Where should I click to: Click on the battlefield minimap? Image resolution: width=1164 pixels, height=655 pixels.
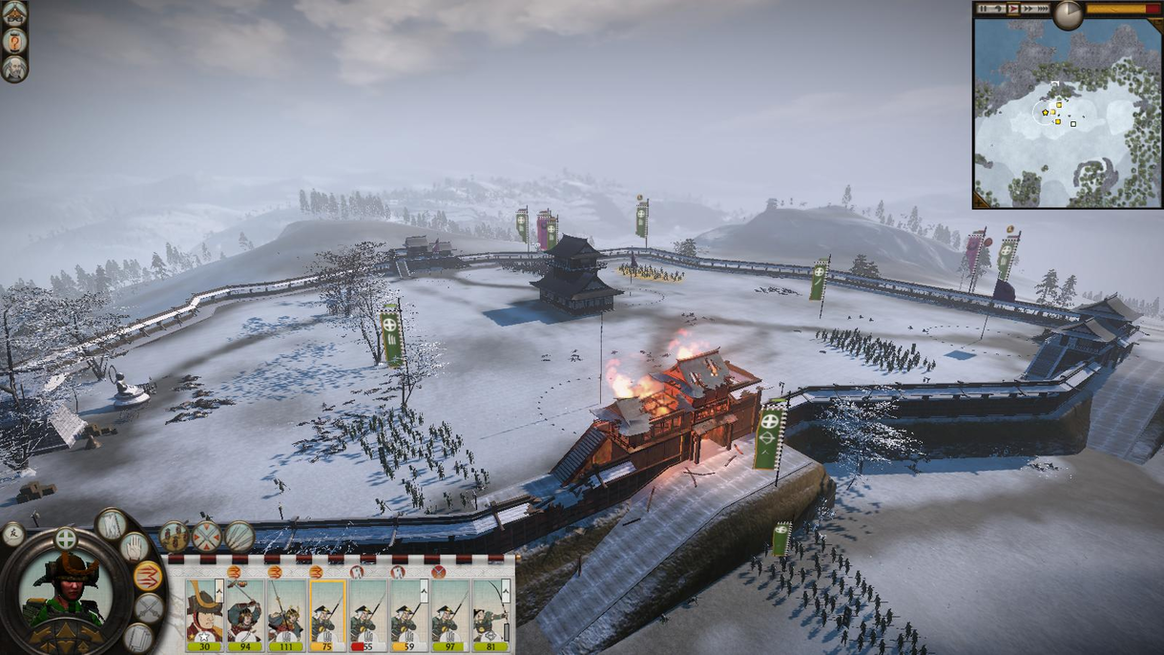coord(1067,112)
